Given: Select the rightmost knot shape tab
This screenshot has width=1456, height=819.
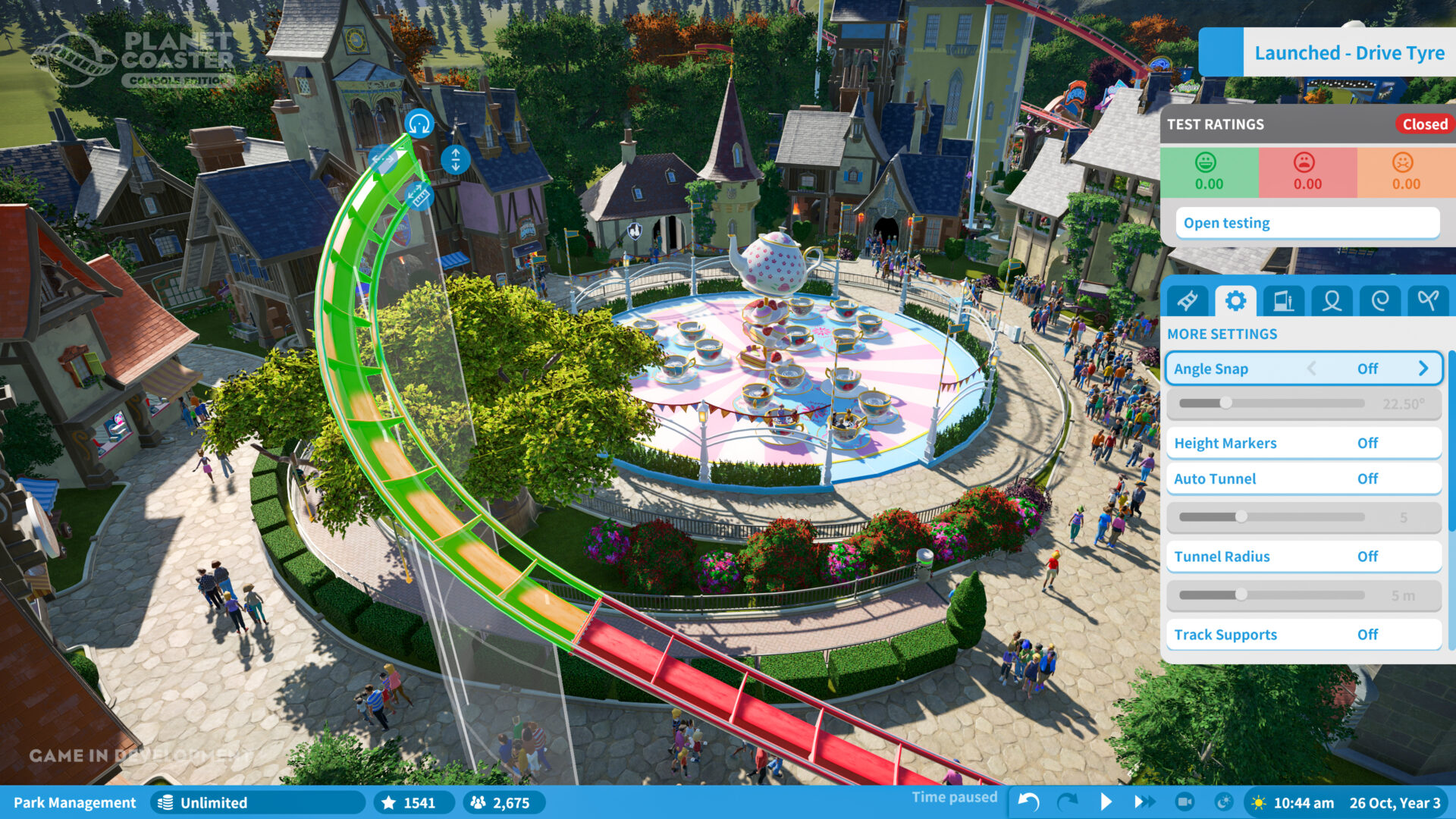Looking at the screenshot, I should tap(1427, 300).
